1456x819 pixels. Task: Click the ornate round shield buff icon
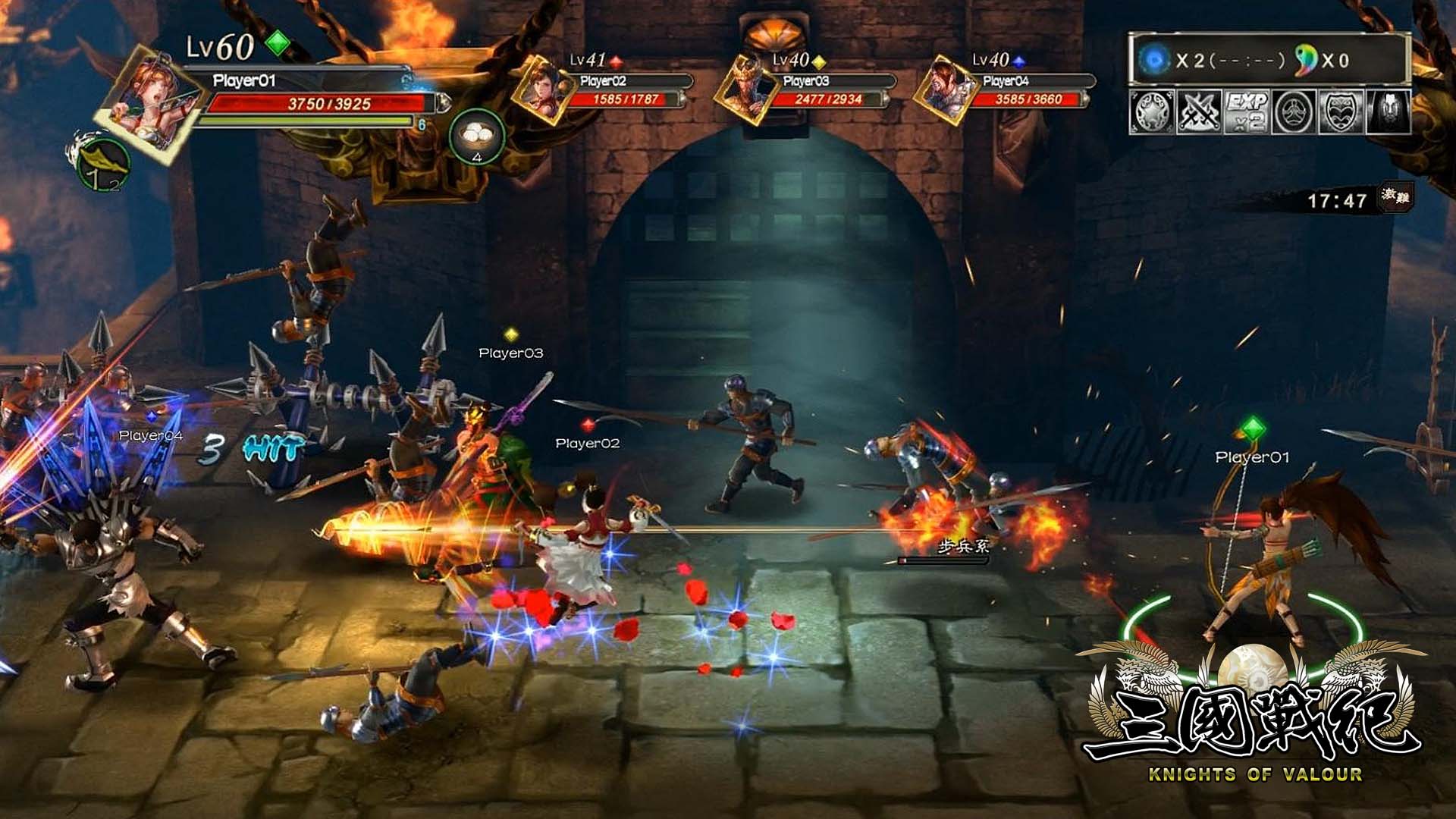pos(1153,112)
